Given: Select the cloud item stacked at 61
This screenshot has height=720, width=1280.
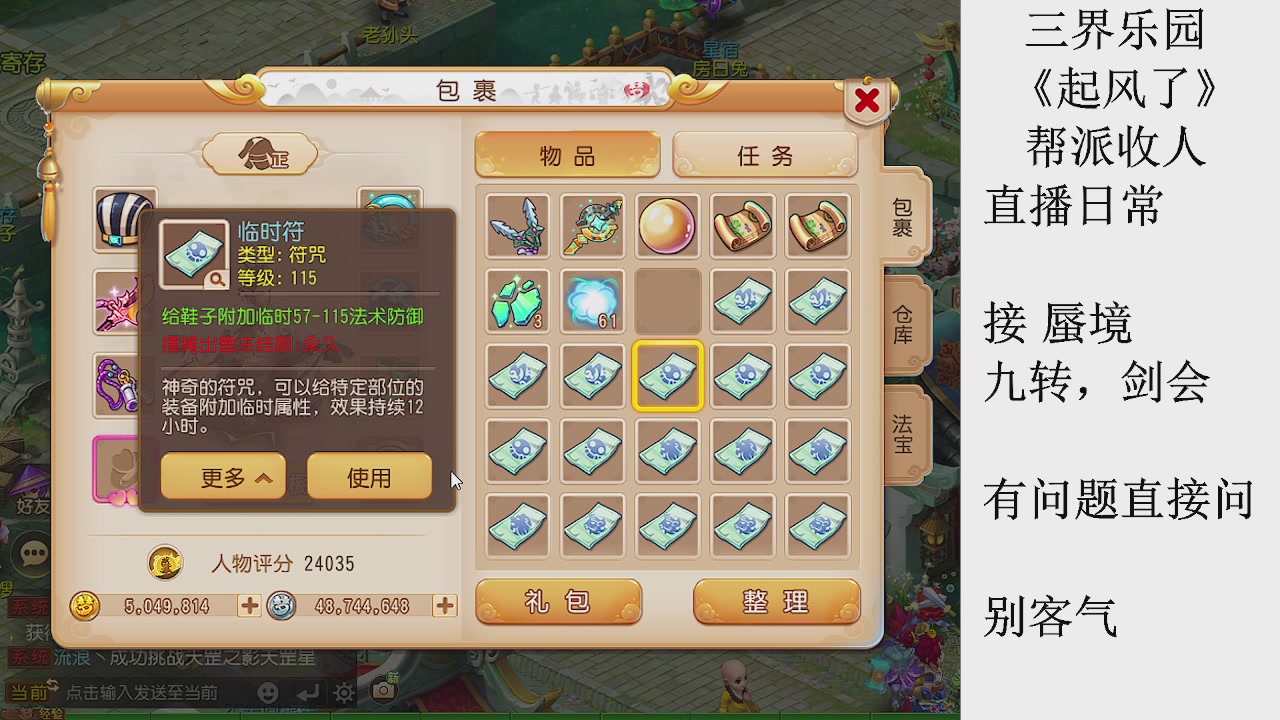Looking at the screenshot, I should 592,301.
